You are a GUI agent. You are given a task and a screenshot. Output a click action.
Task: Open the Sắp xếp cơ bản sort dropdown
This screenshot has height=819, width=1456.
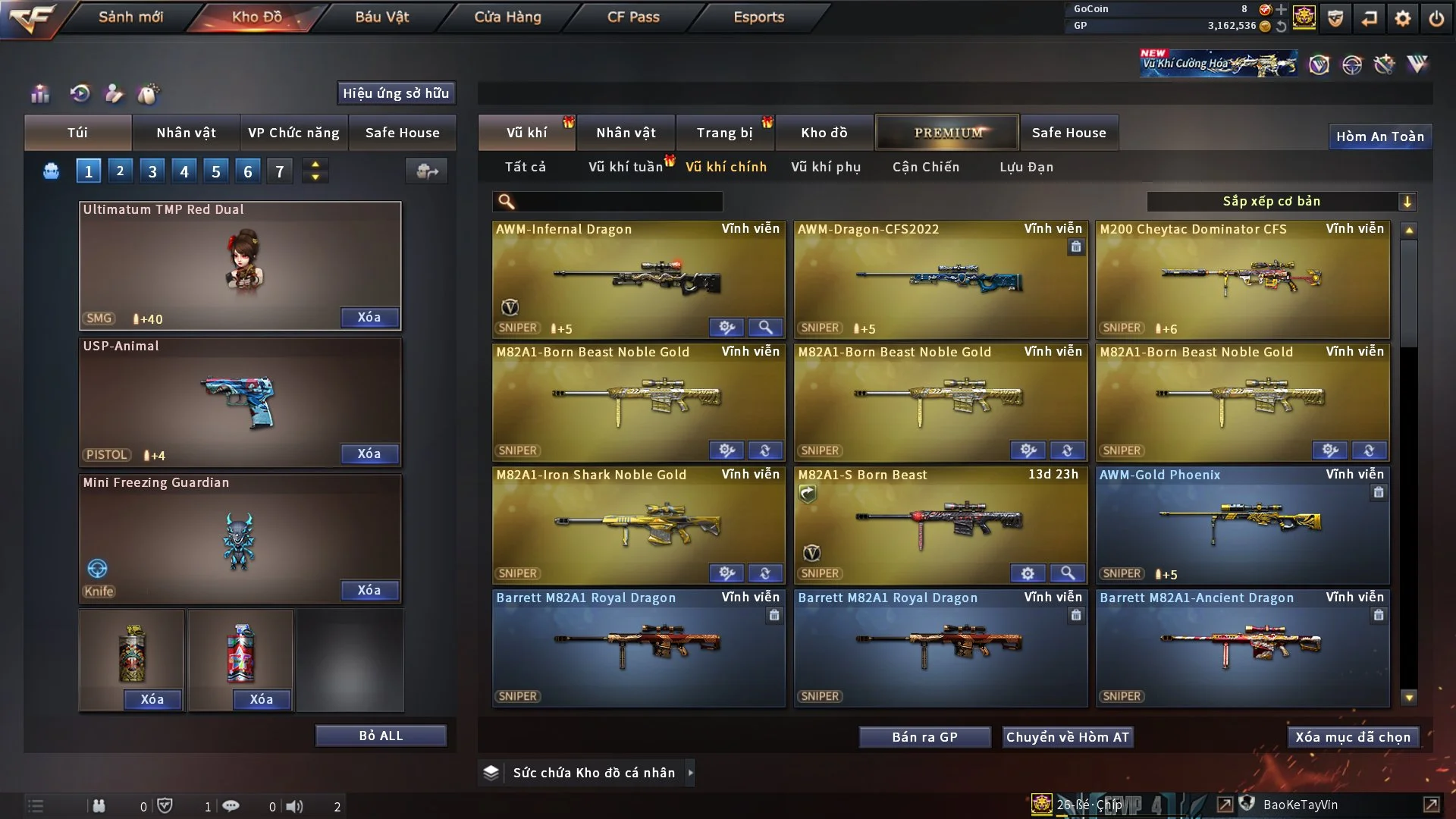(x=1281, y=202)
